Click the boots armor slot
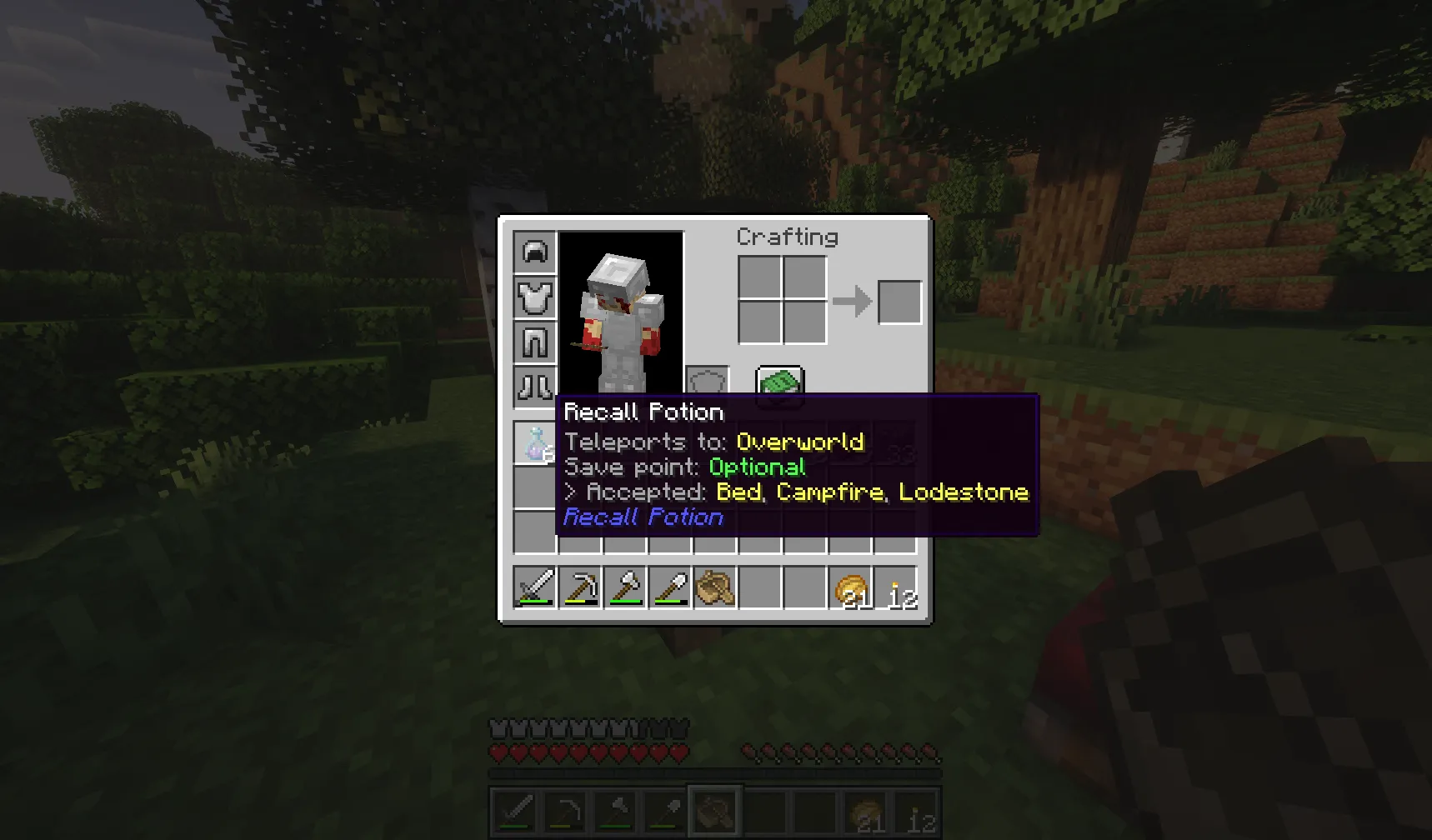 pyautogui.click(x=535, y=386)
